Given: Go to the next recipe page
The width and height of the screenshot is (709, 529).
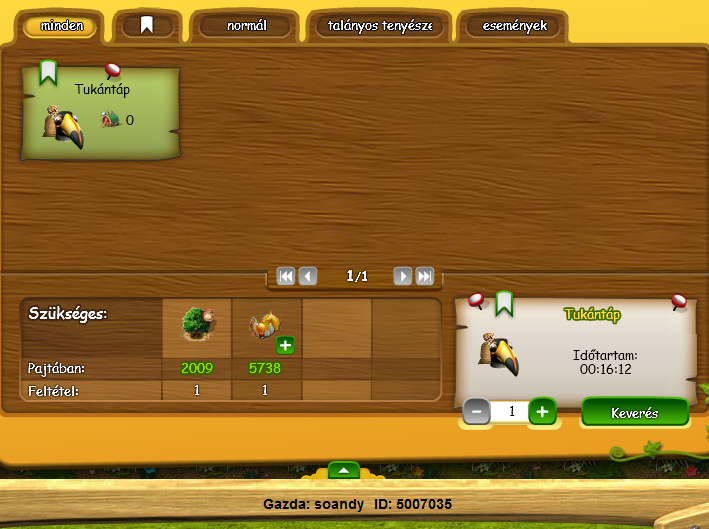Looking at the screenshot, I should [x=402, y=276].
